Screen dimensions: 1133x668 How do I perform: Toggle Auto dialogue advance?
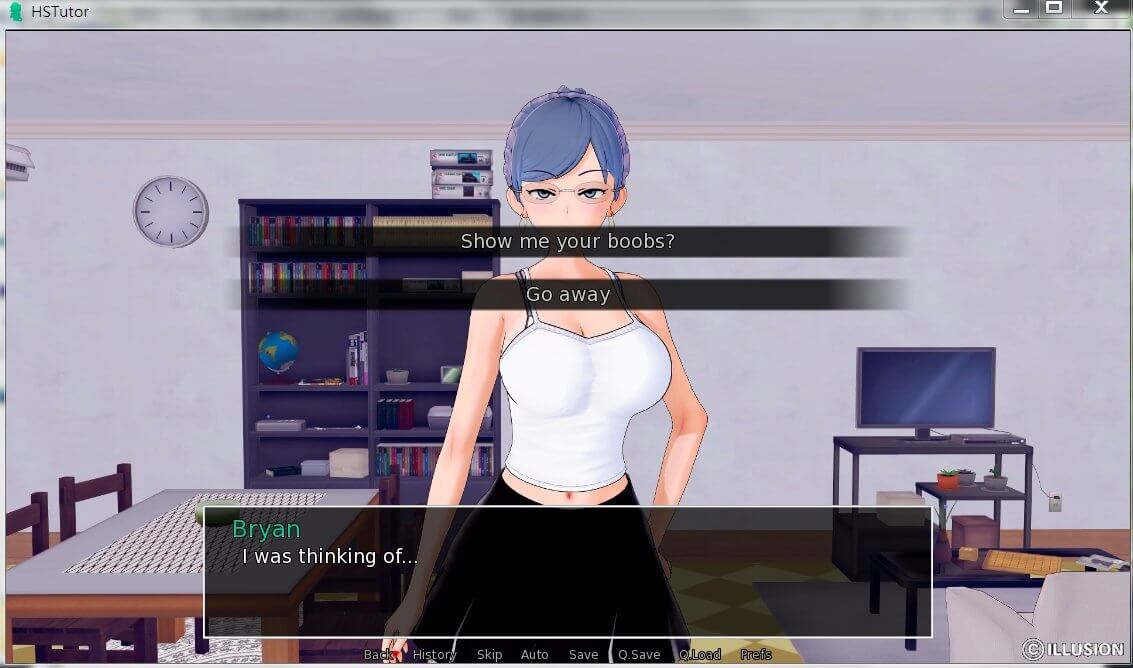535,654
